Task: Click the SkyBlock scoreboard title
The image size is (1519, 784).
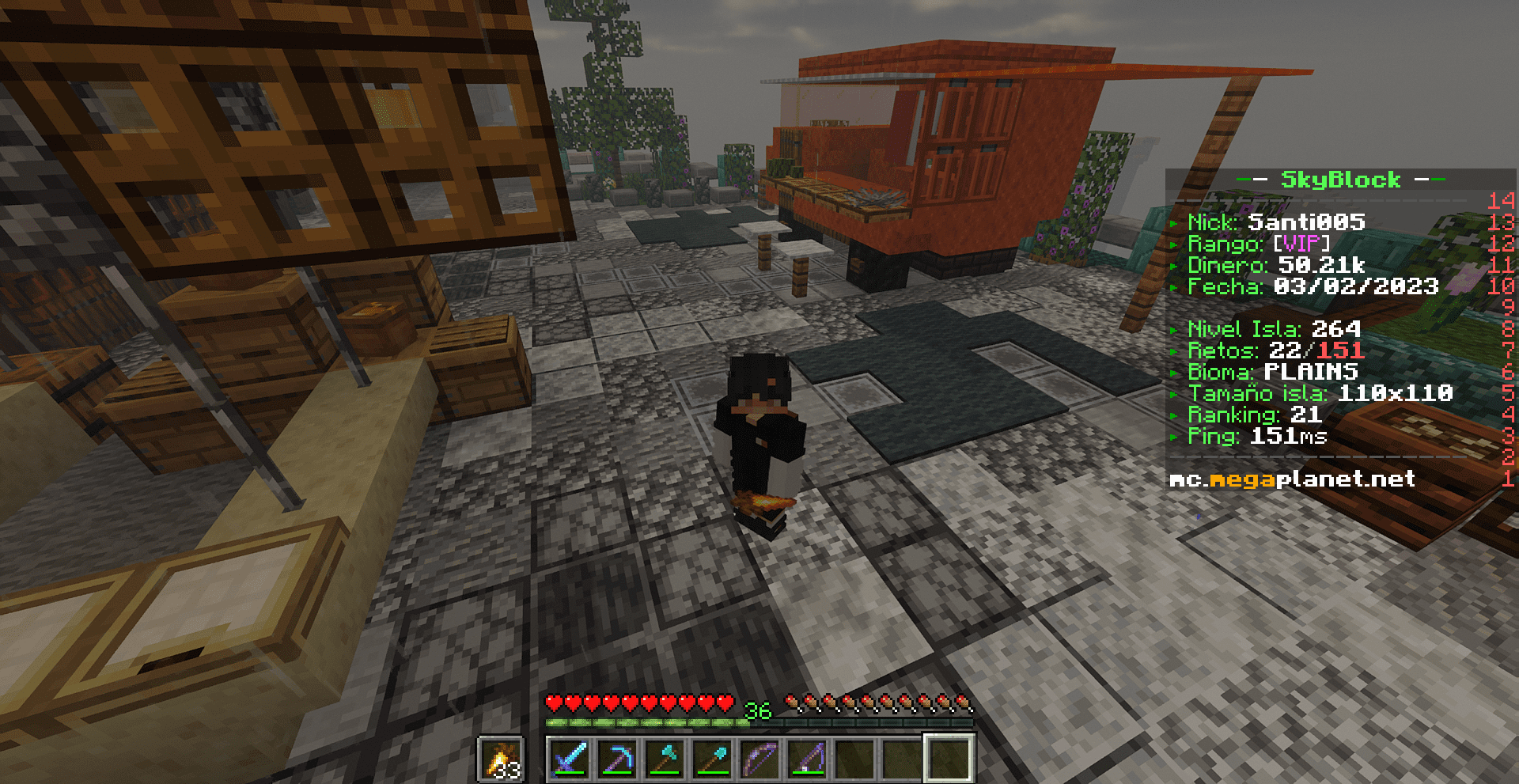Action: [1340, 180]
